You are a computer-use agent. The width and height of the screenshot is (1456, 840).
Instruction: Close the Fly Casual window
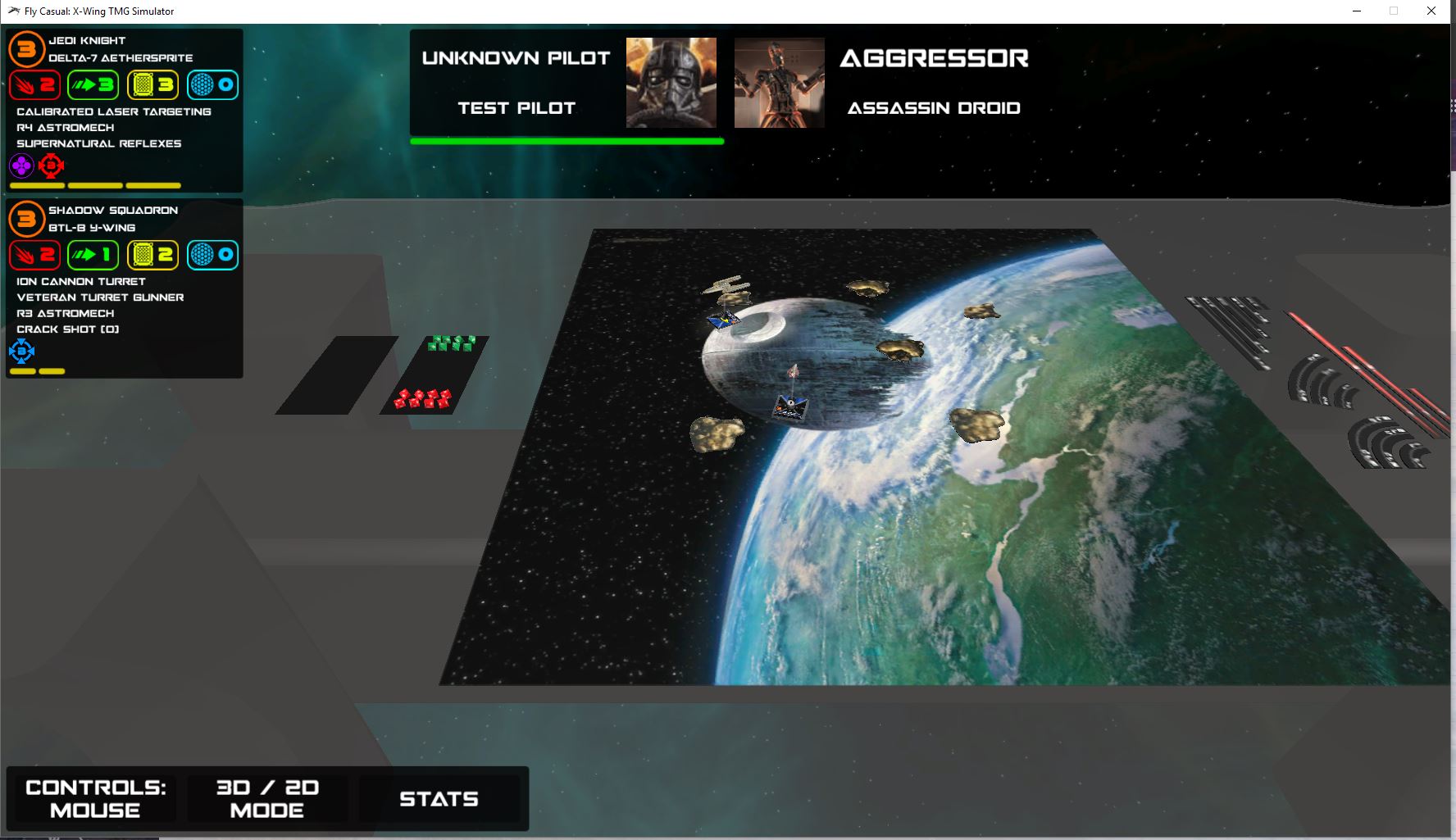pos(1431,11)
